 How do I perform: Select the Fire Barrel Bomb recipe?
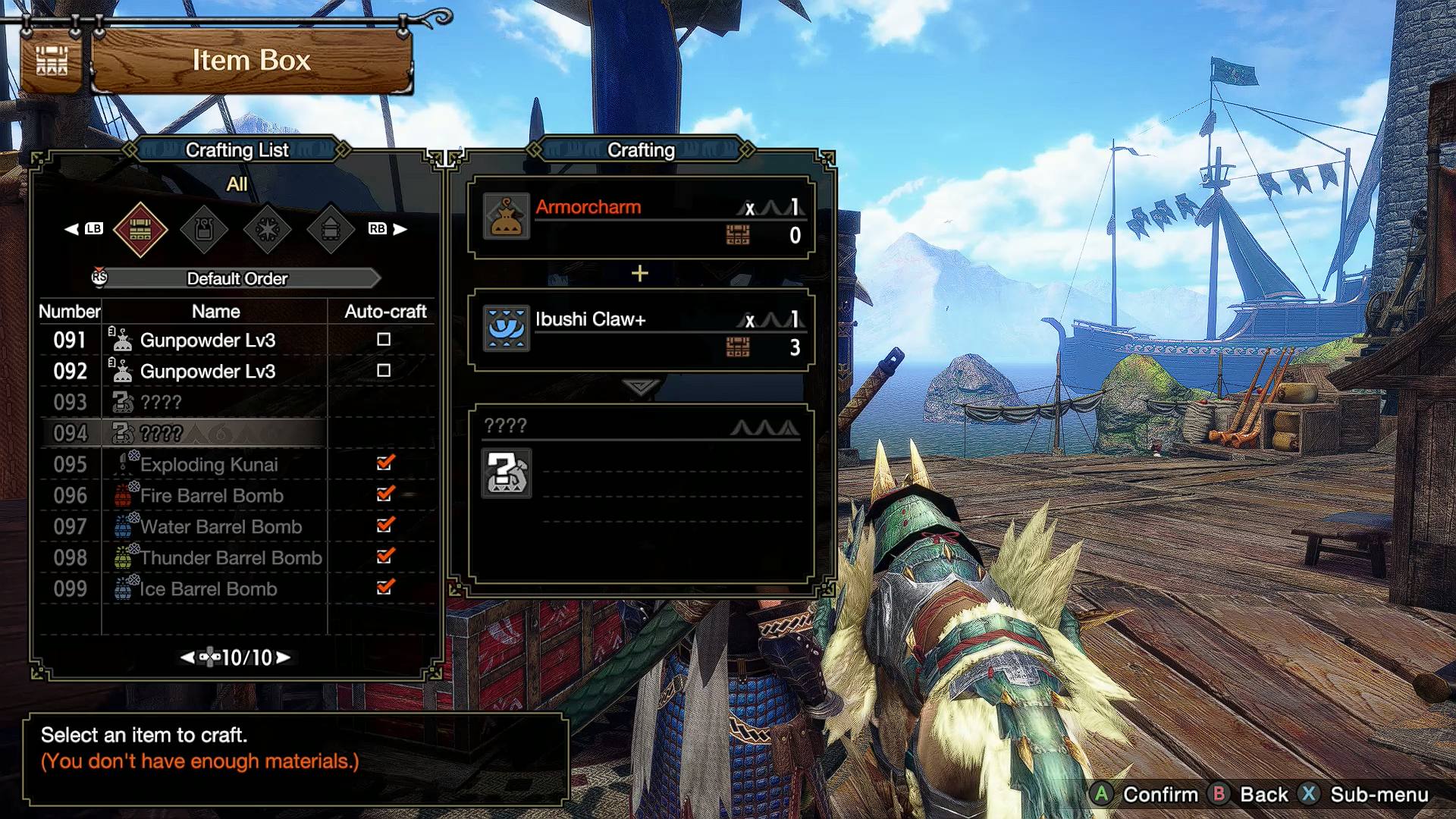tap(212, 496)
